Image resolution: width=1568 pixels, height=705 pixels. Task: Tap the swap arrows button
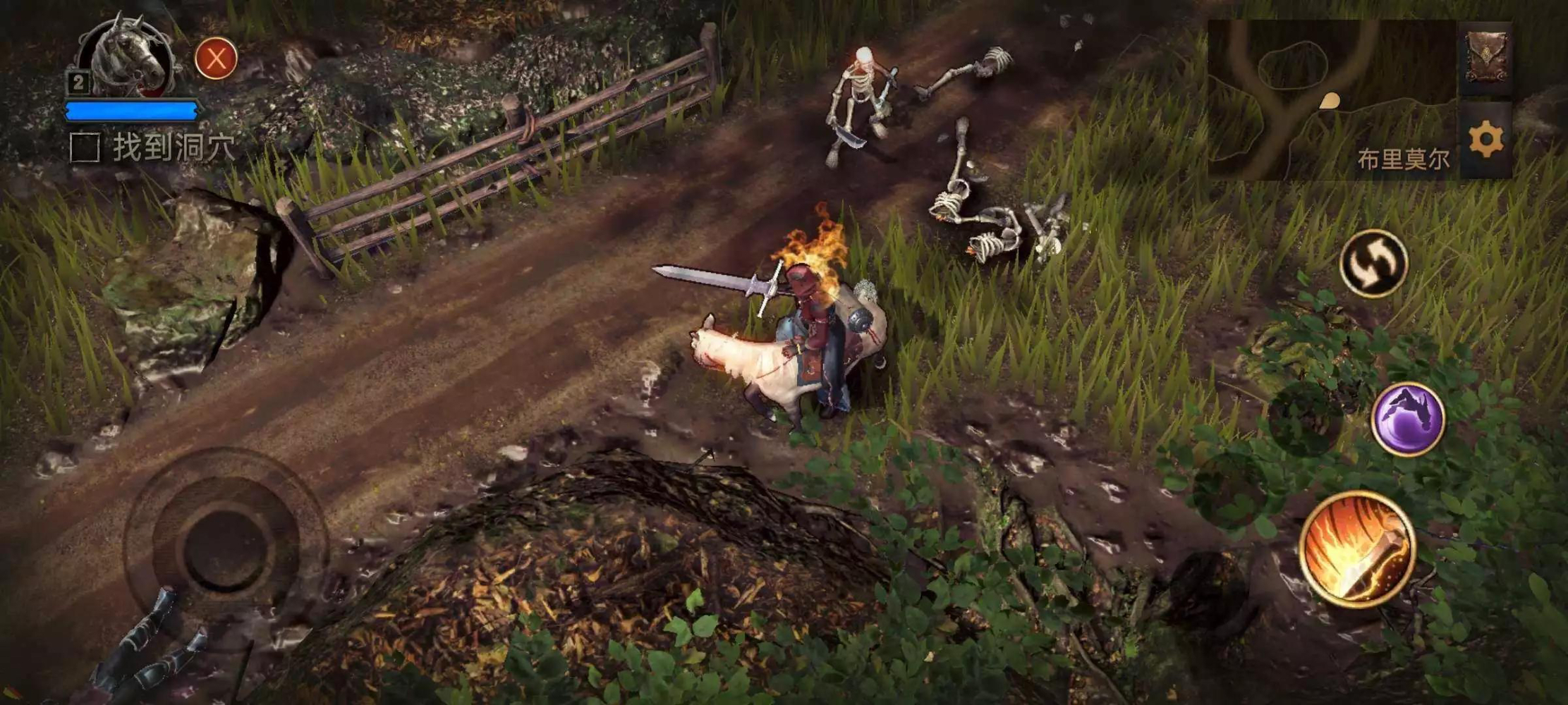pos(1373,264)
